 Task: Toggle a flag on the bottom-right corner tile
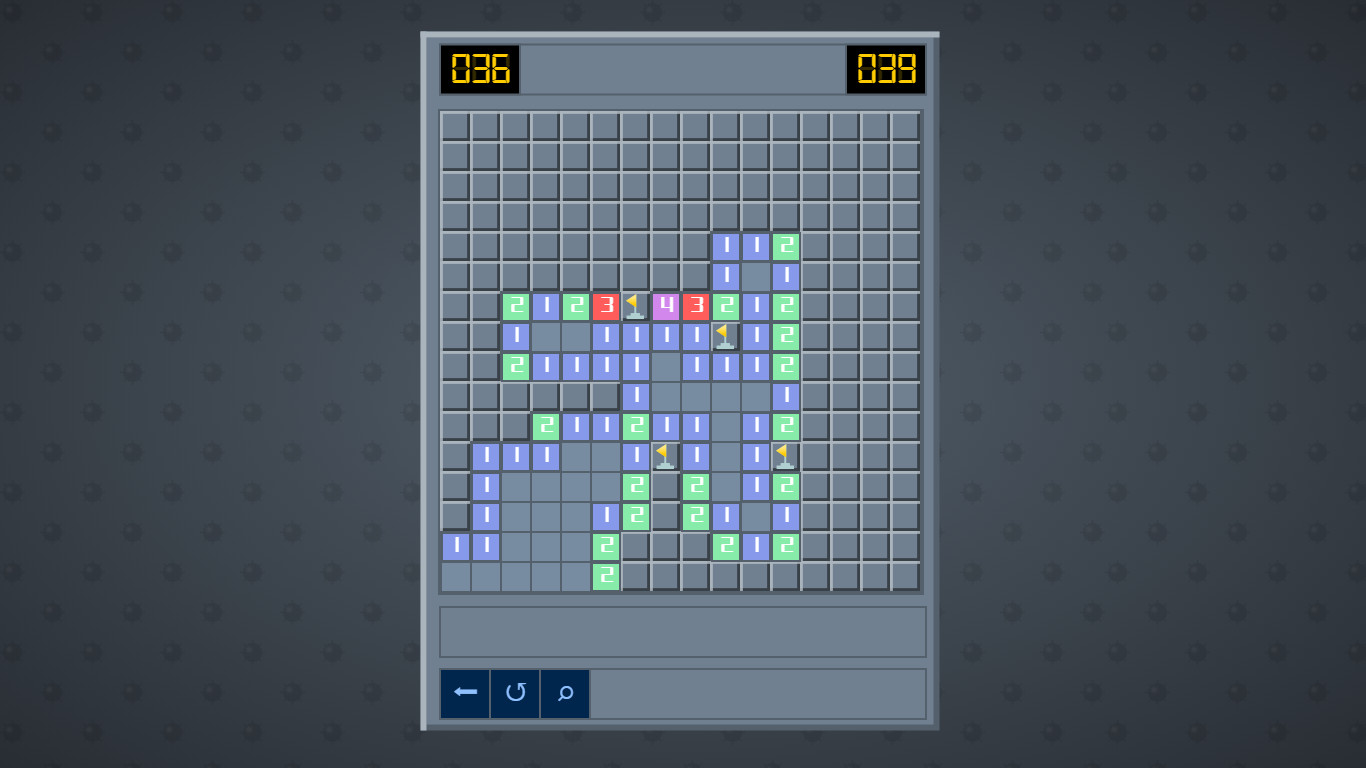(x=904, y=577)
